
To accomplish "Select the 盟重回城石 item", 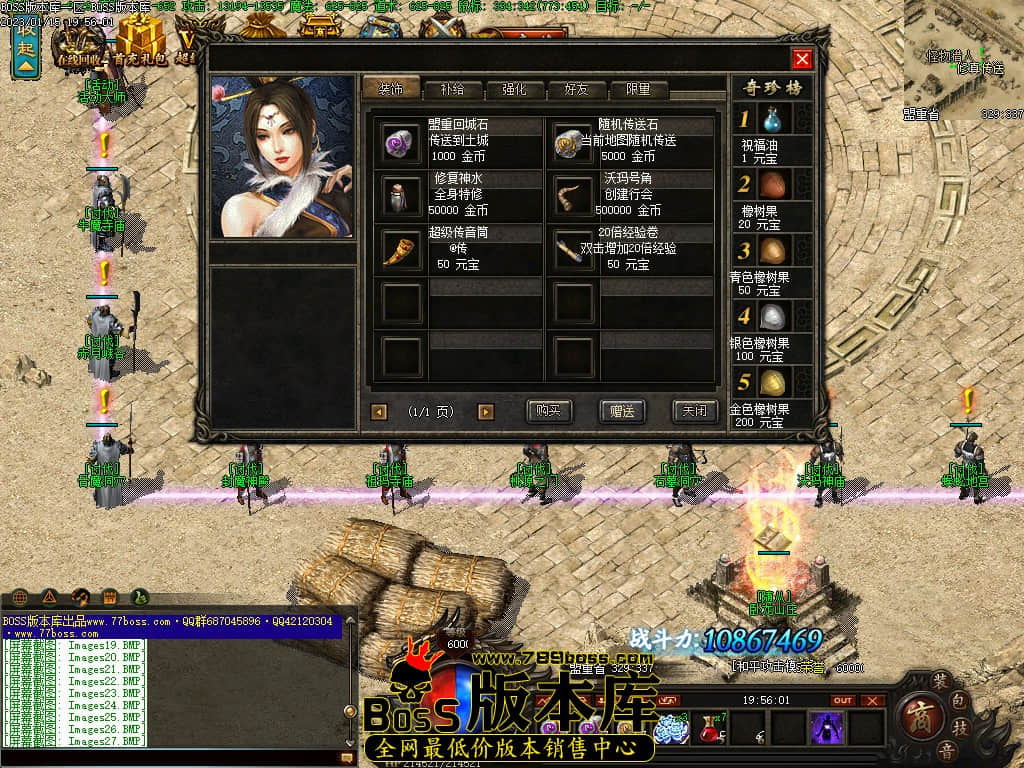I will 402,141.
